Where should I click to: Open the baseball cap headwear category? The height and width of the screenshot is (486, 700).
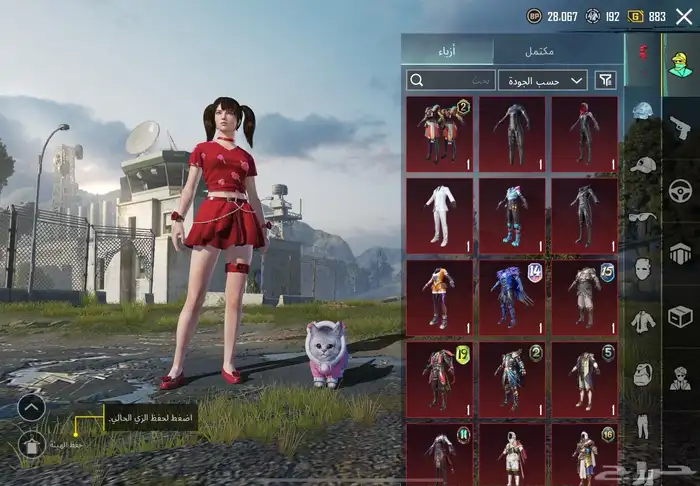[x=642, y=164]
